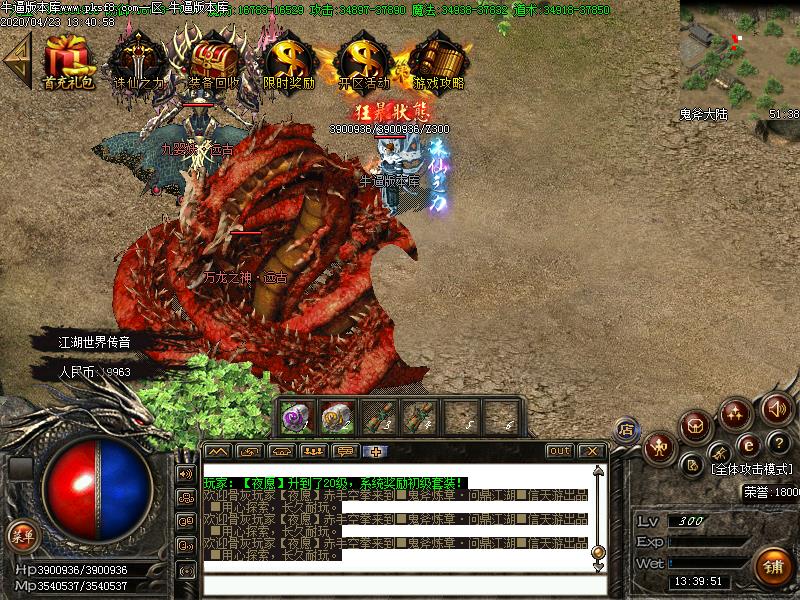Image resolution: width=800 pixels, height=600 pixels.
Task: Open the 游戏攻略 game guide icon
Action: (438, 61)
